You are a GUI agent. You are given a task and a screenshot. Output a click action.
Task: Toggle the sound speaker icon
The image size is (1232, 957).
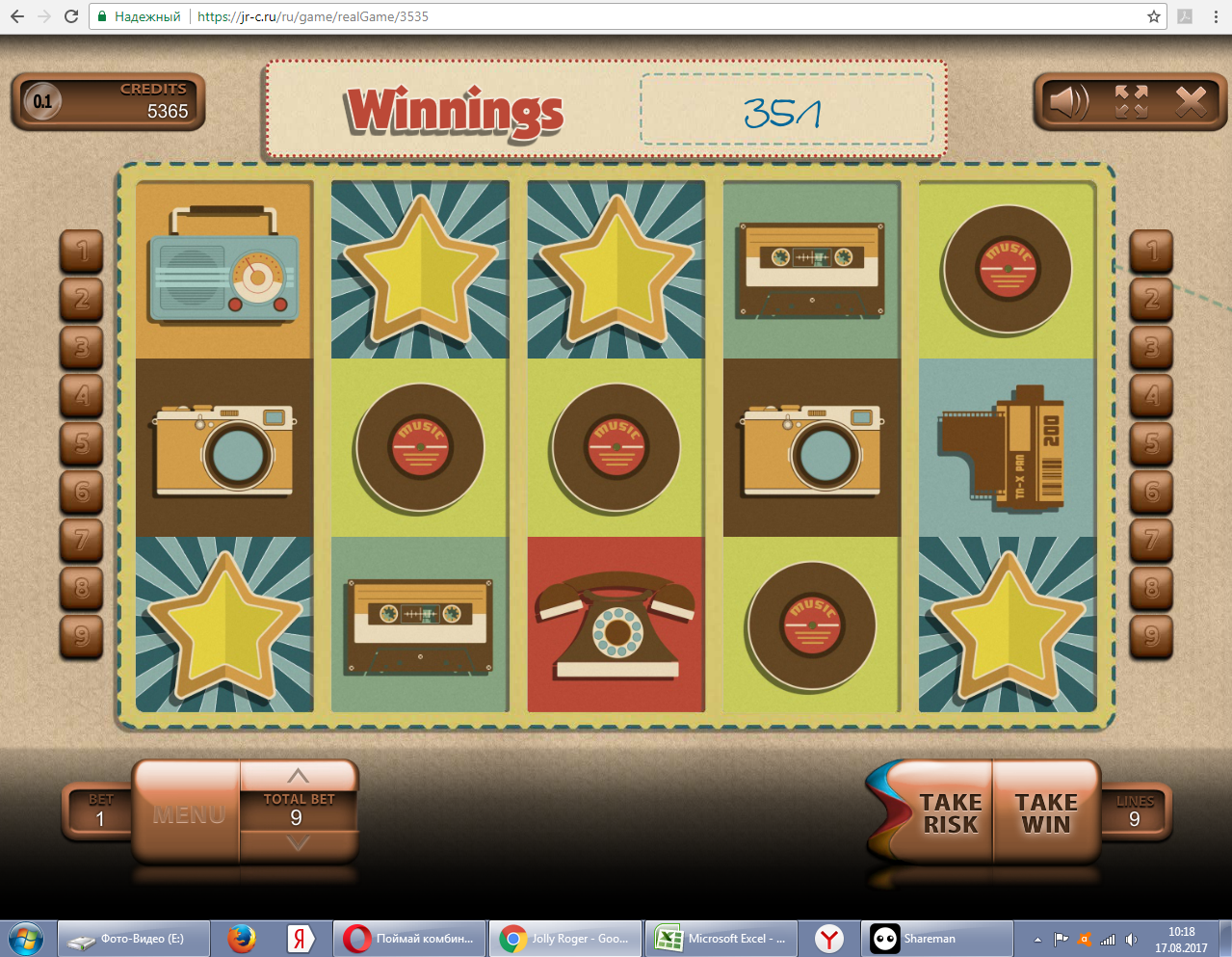(x=1067, y=101)
